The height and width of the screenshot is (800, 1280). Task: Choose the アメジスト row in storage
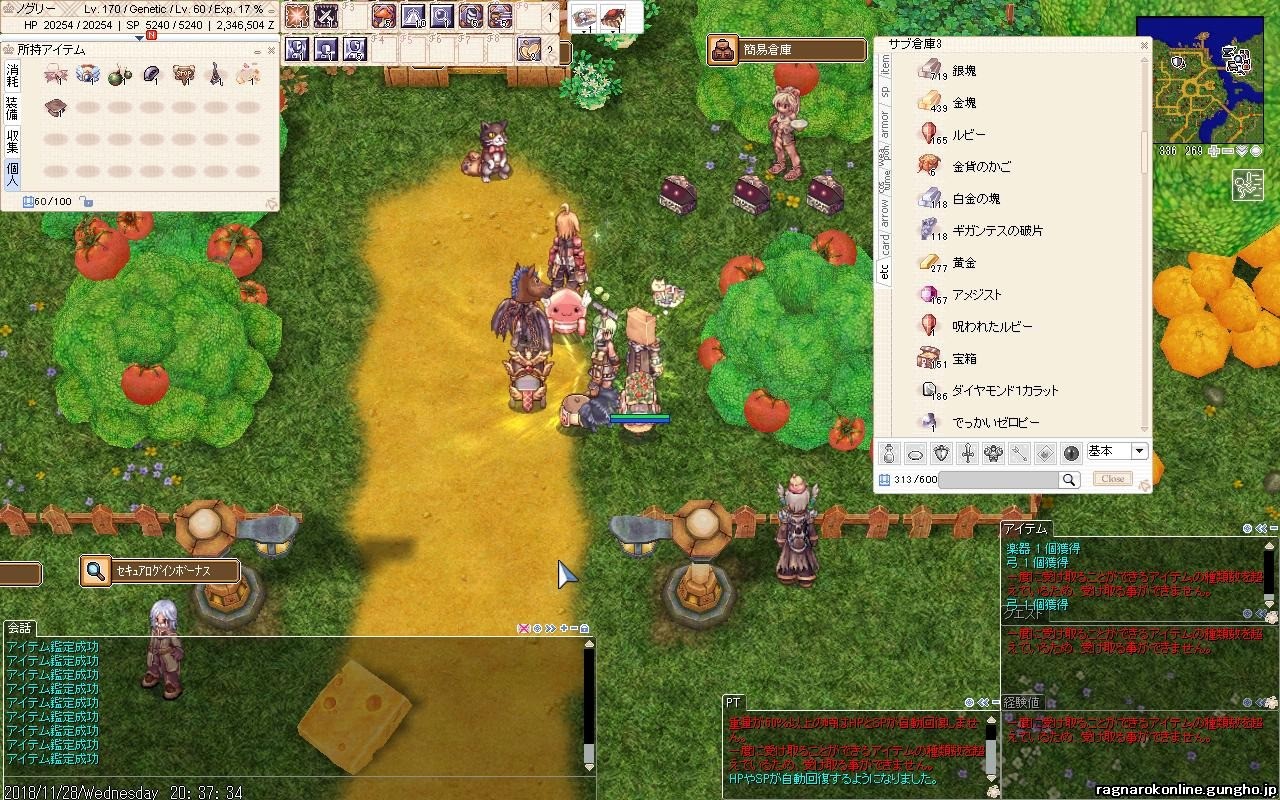click(976, 295)
